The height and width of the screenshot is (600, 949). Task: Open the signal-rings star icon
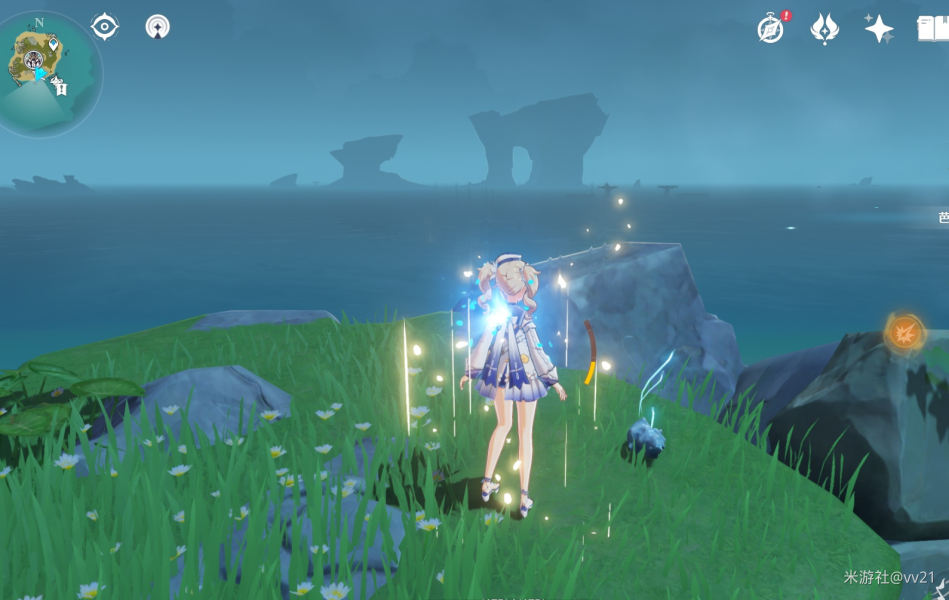157,27
